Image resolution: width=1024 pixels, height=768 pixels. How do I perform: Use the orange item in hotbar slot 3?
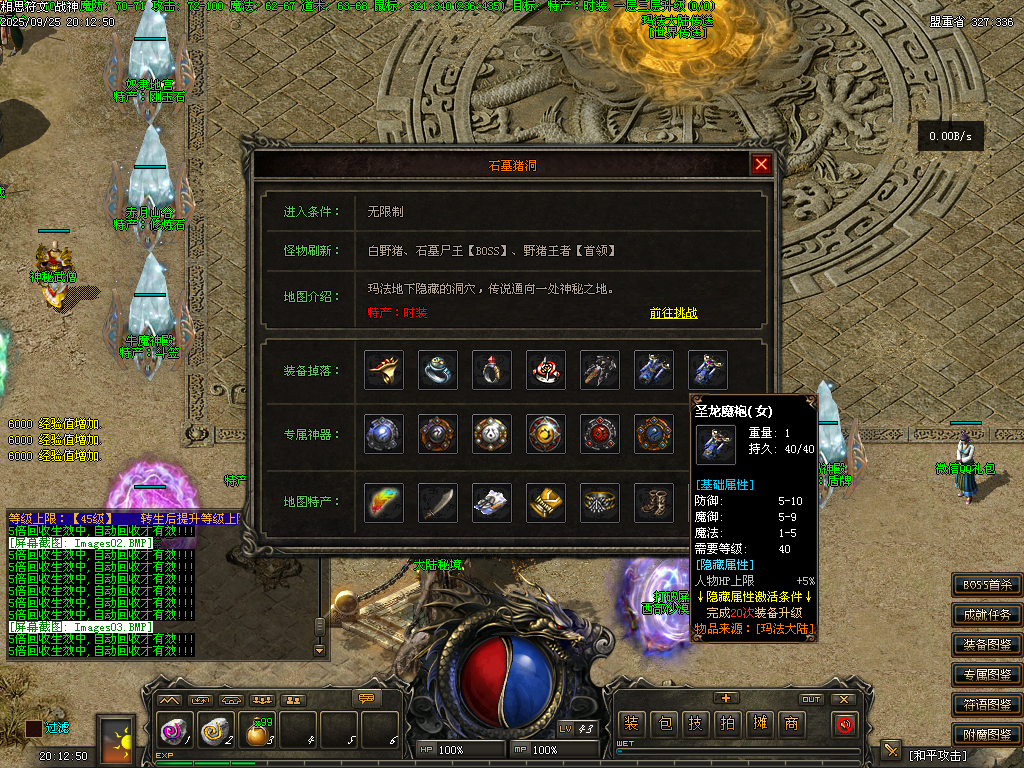pos(259,733)
